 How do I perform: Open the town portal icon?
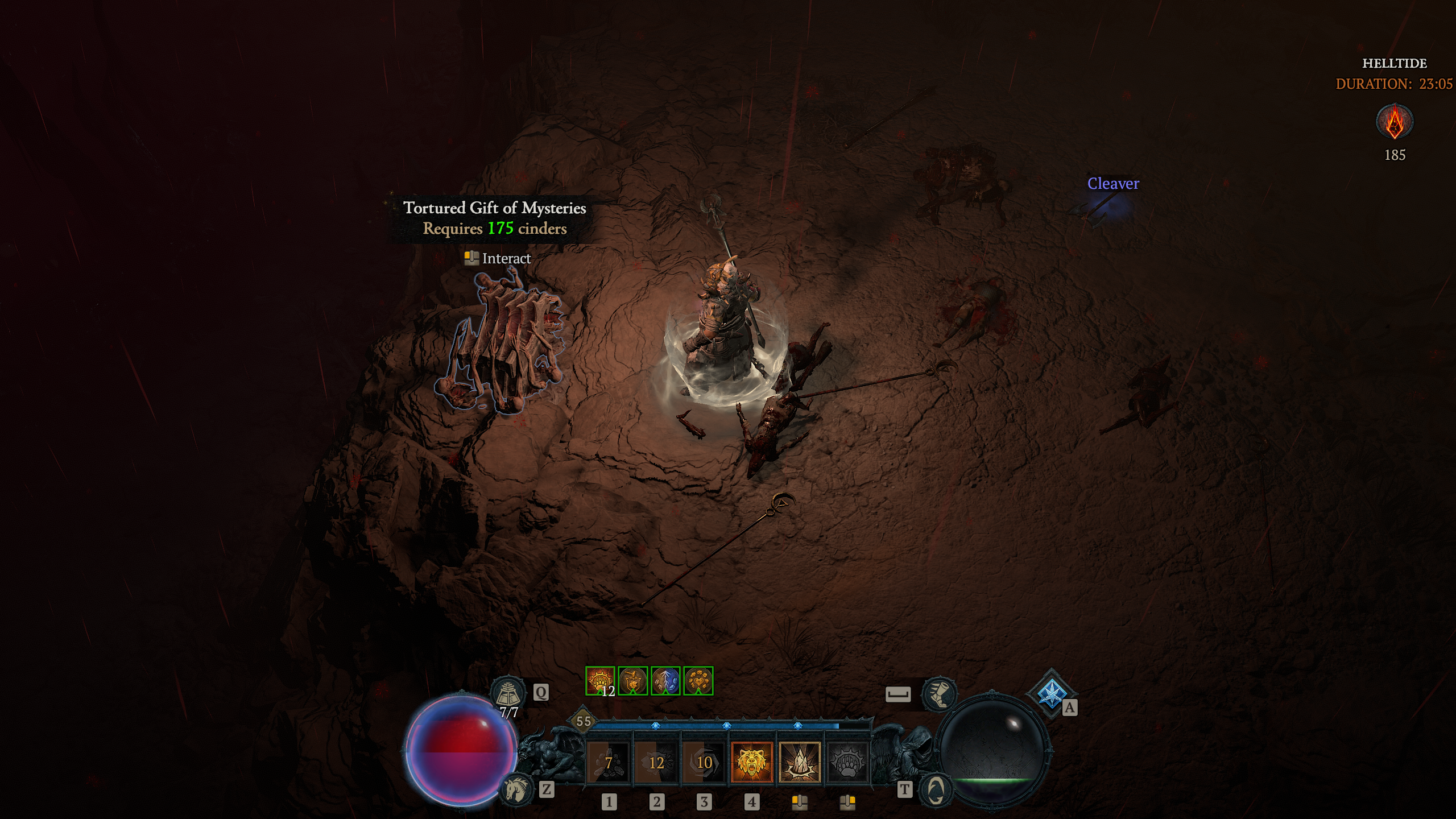[x=936, y=789]
